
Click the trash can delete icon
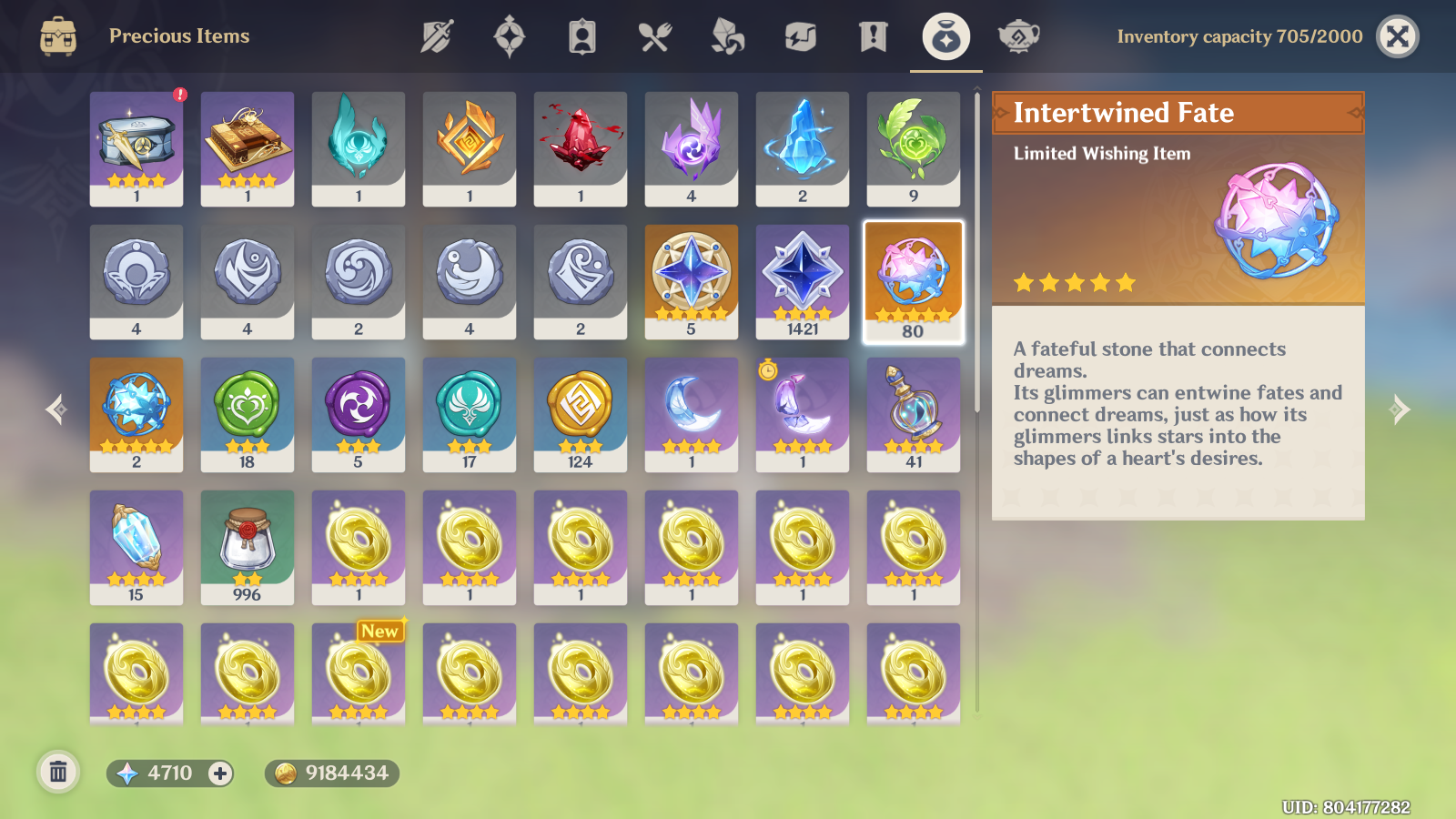58,773
